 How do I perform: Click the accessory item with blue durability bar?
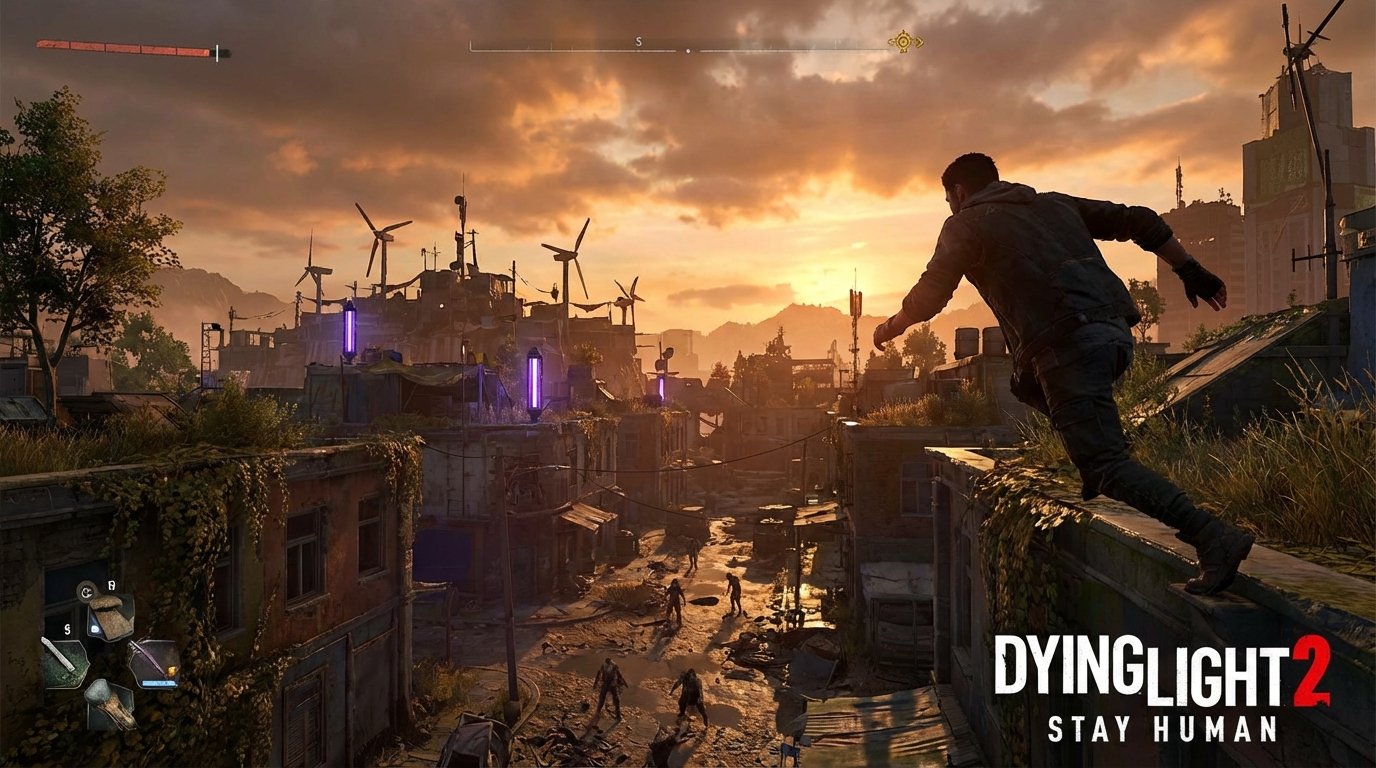pyautogui.click(x=156, y=660)
